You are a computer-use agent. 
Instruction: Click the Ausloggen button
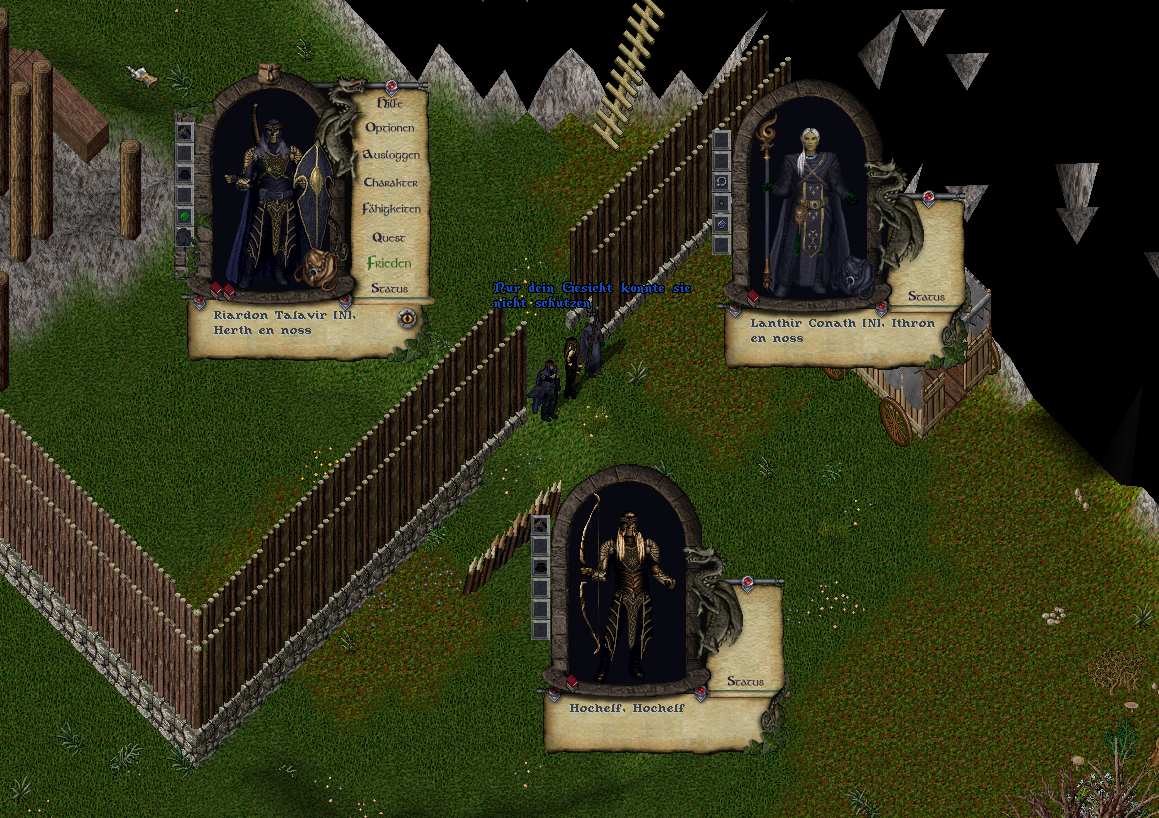[x=390, y=155]
